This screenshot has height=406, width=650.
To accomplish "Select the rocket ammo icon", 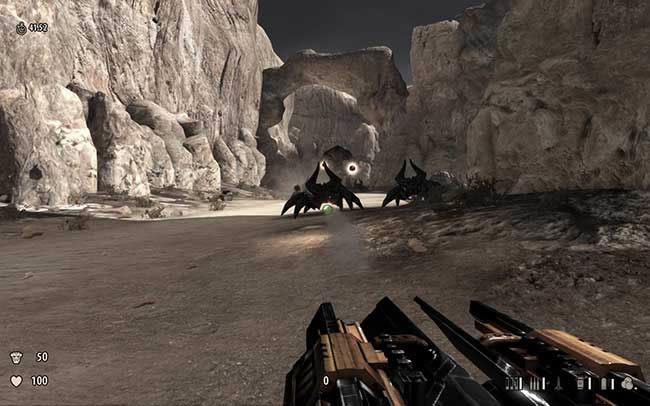I will pos(558,383).
